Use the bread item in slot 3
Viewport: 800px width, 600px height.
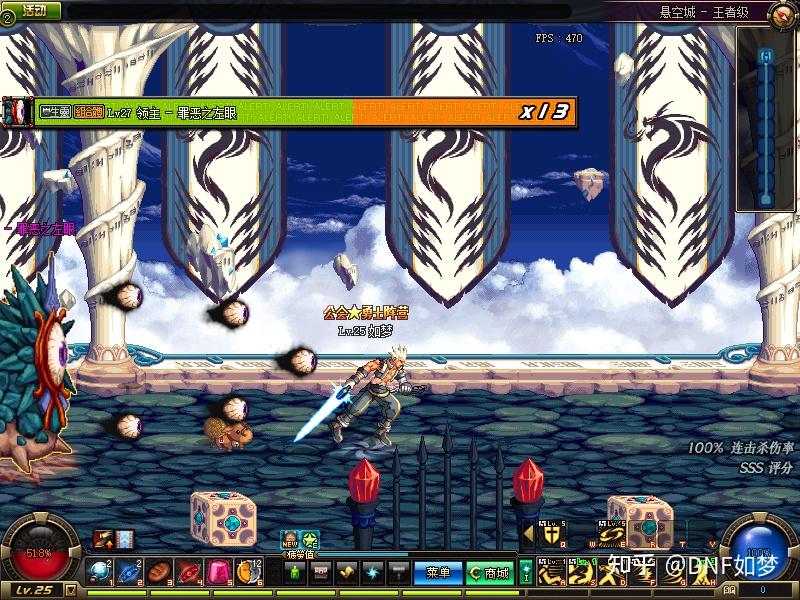pos(159,572)
